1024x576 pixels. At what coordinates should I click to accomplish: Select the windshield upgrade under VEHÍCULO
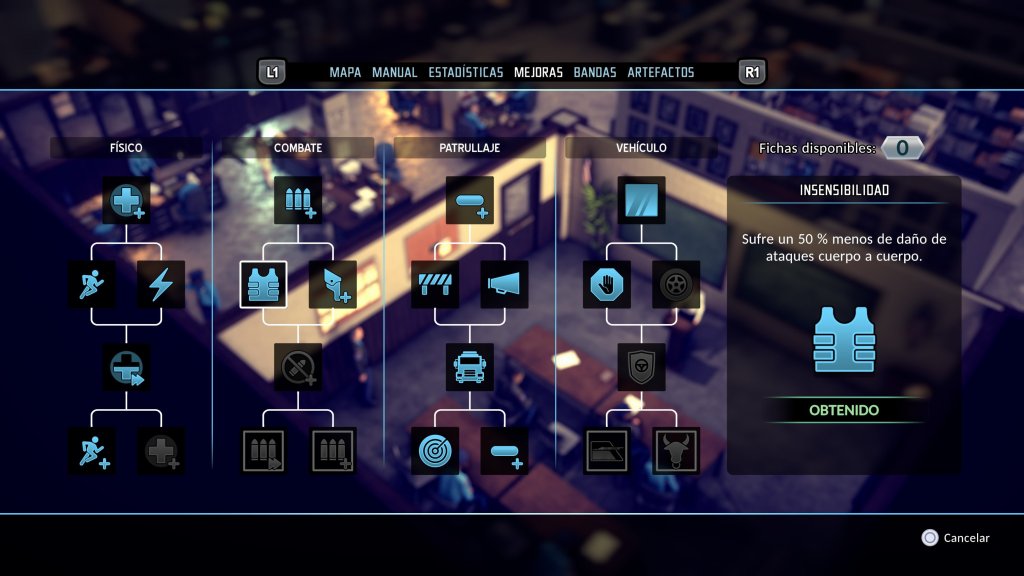pos(641,200)
